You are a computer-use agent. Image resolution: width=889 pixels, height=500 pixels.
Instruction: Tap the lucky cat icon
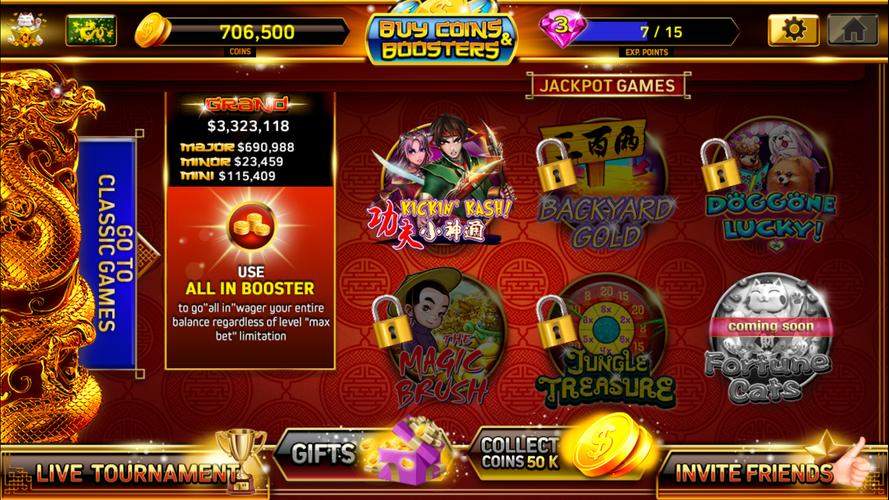point(24,30)
